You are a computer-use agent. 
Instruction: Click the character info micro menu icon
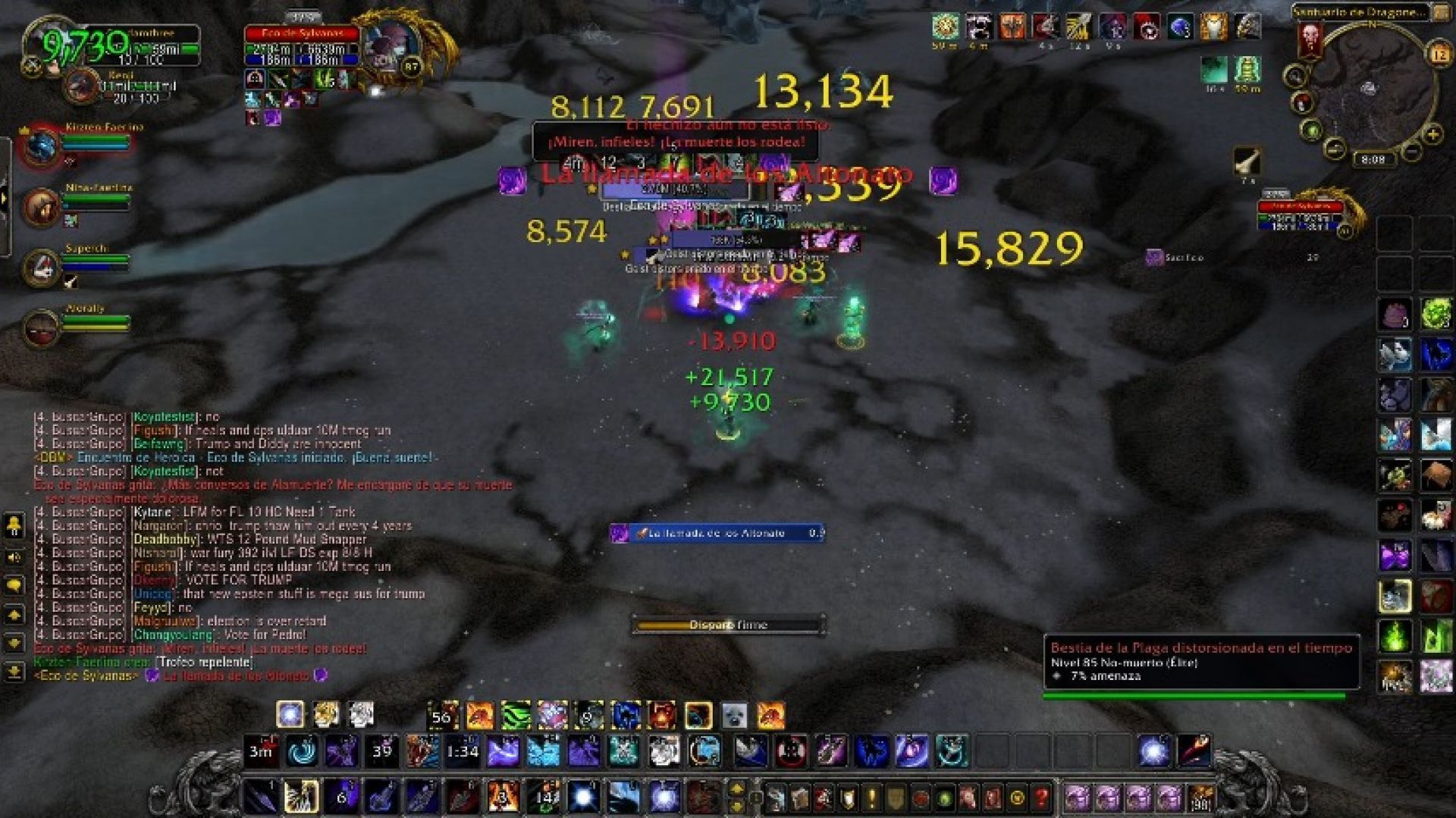tap(775, 800)
